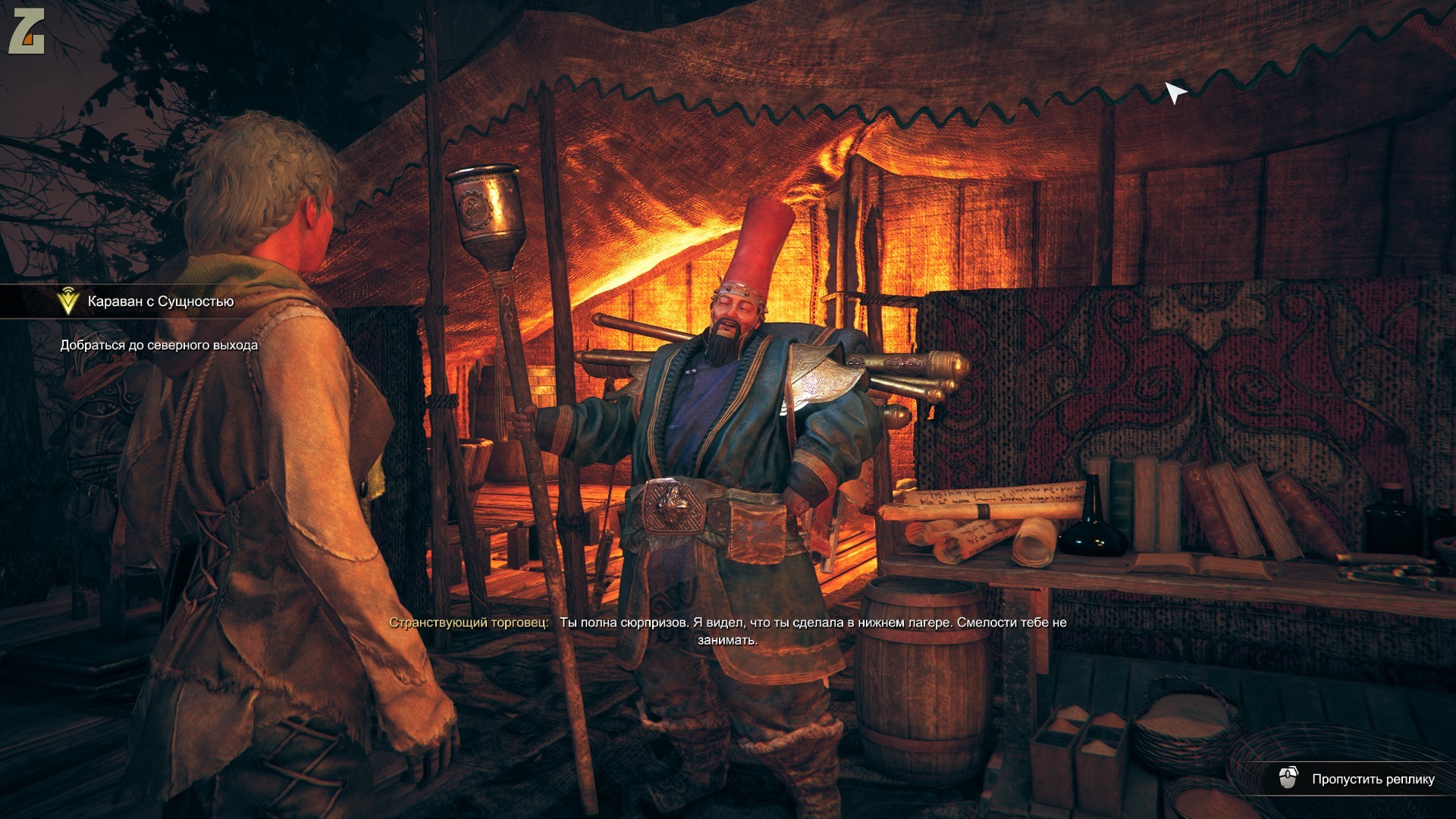Skip the line with Пропустить реплику

pyautogui.click(x=1358, y=779)
